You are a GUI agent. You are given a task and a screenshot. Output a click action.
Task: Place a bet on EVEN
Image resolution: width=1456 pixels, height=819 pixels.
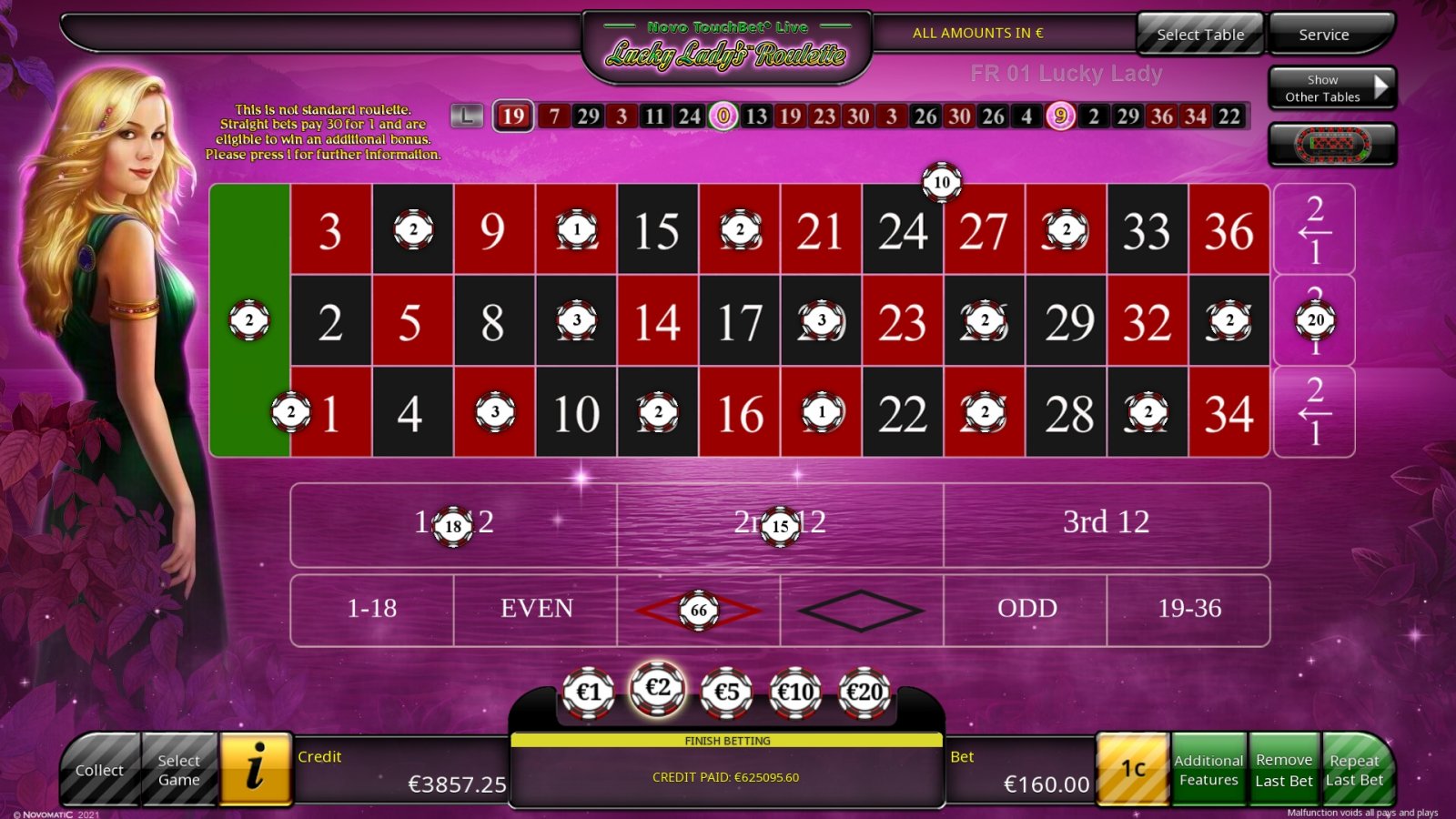535,610
